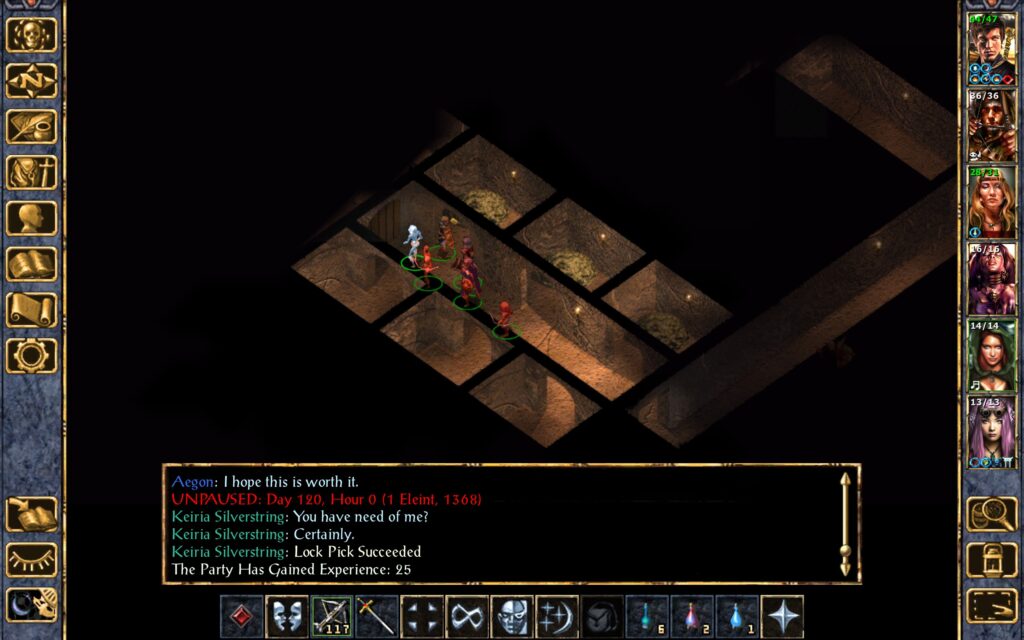Open the inventory screen button
Screen dimensions: 1024x640
click(x=32, y=173)
